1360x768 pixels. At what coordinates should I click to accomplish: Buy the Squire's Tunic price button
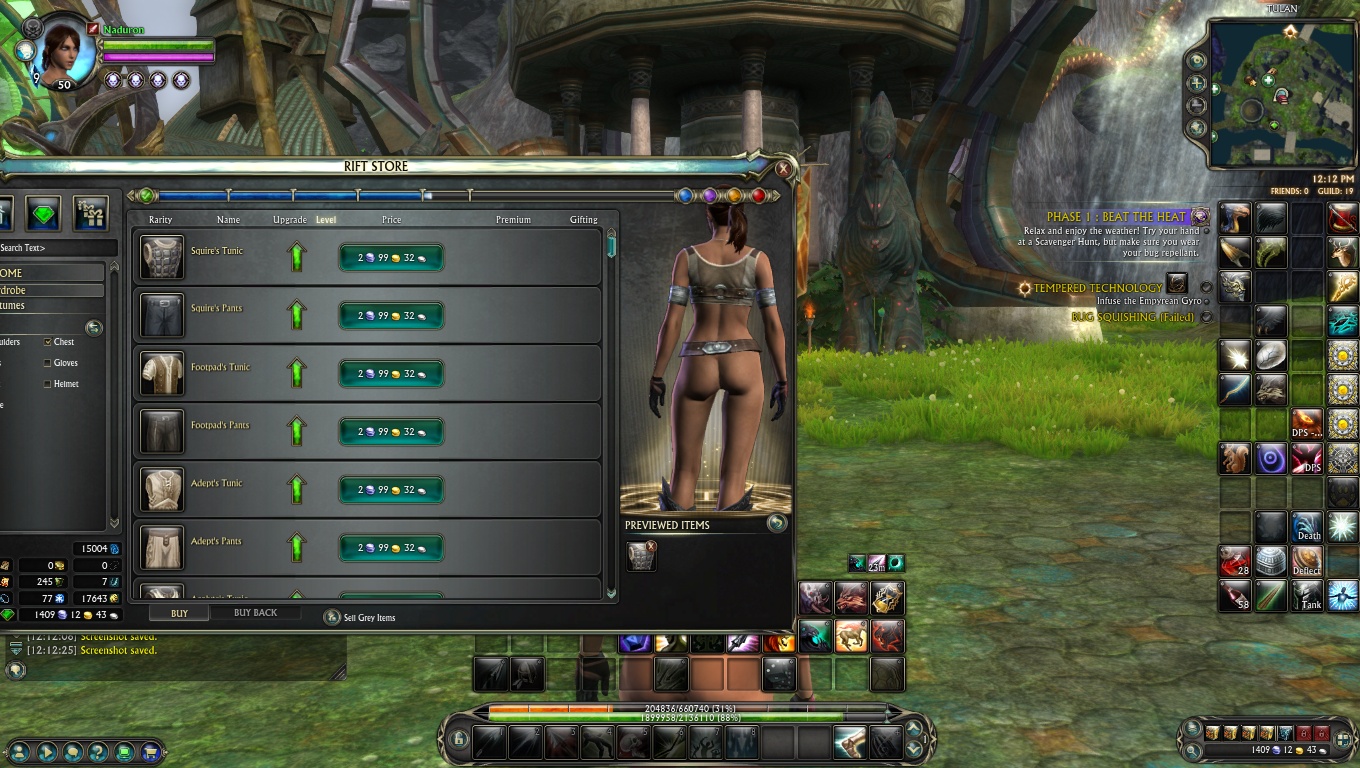[391, 258]
